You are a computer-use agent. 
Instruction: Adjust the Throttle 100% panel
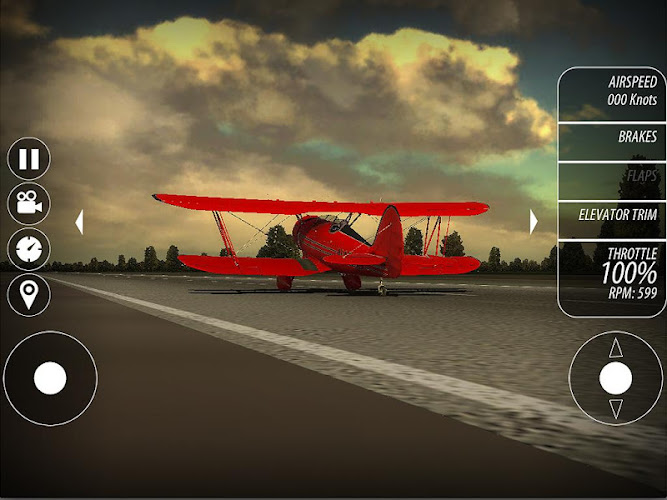coord(612,273)
